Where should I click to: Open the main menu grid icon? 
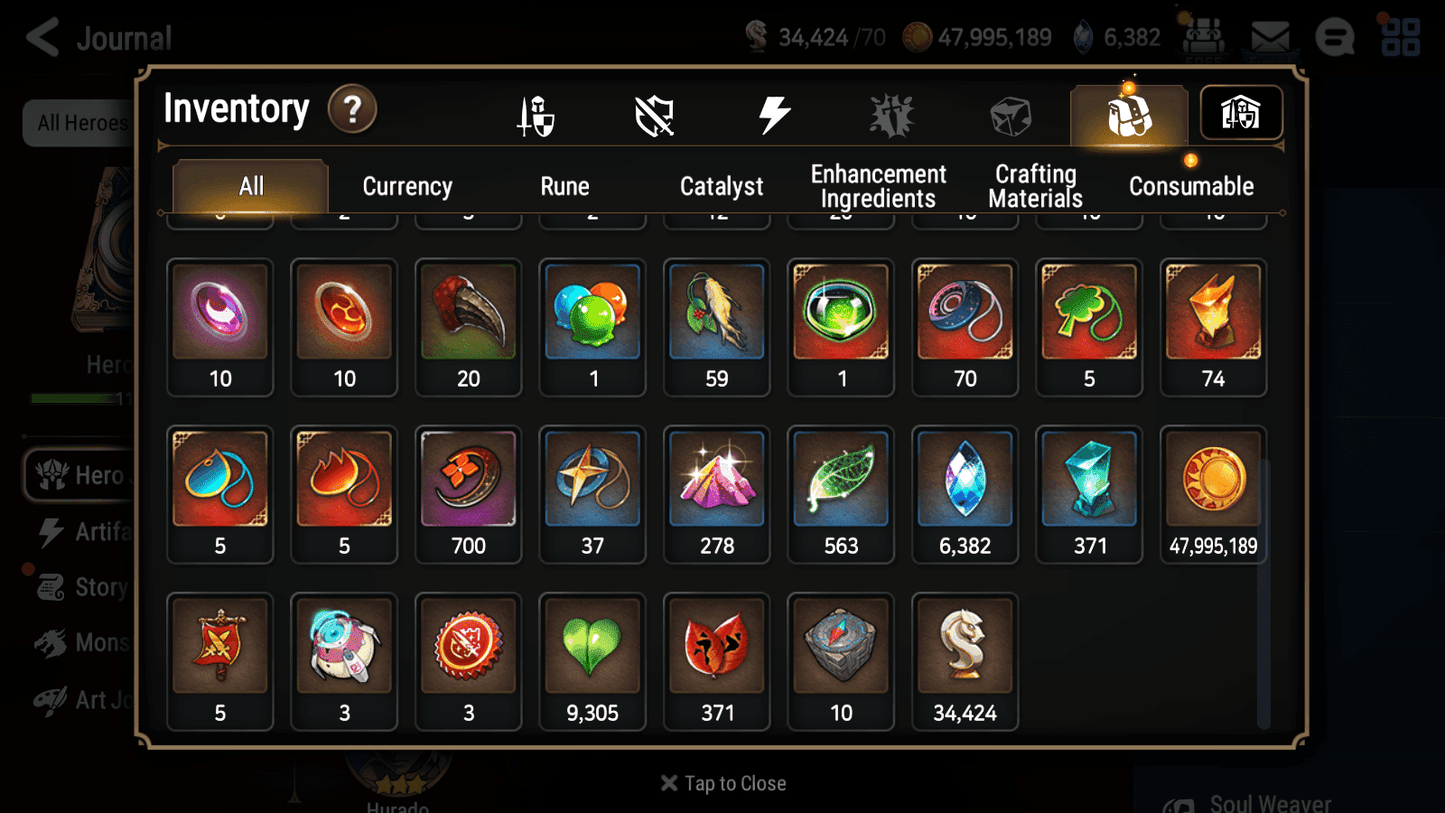(1400, 37)
